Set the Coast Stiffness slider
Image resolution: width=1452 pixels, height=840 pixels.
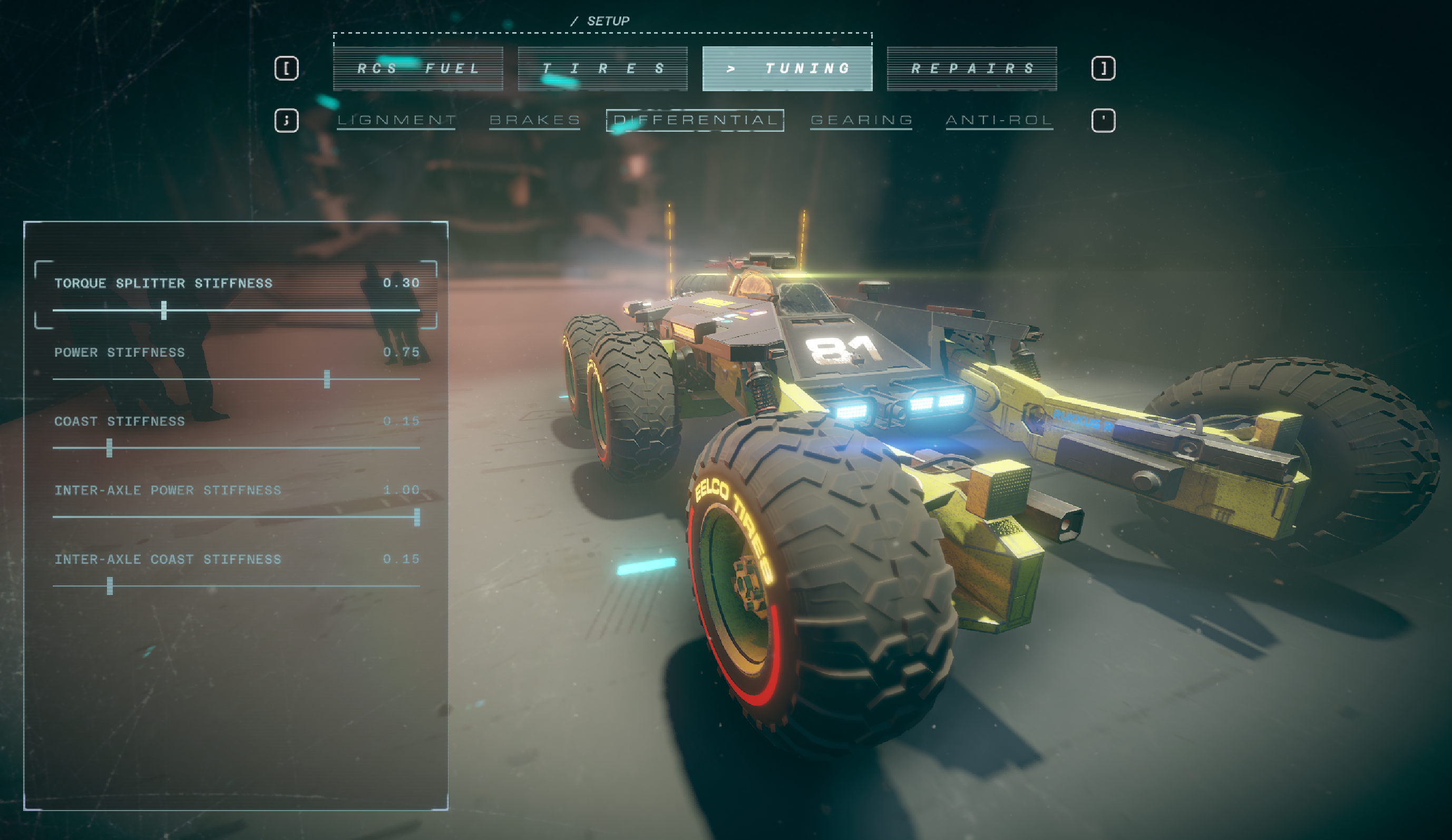110,447
